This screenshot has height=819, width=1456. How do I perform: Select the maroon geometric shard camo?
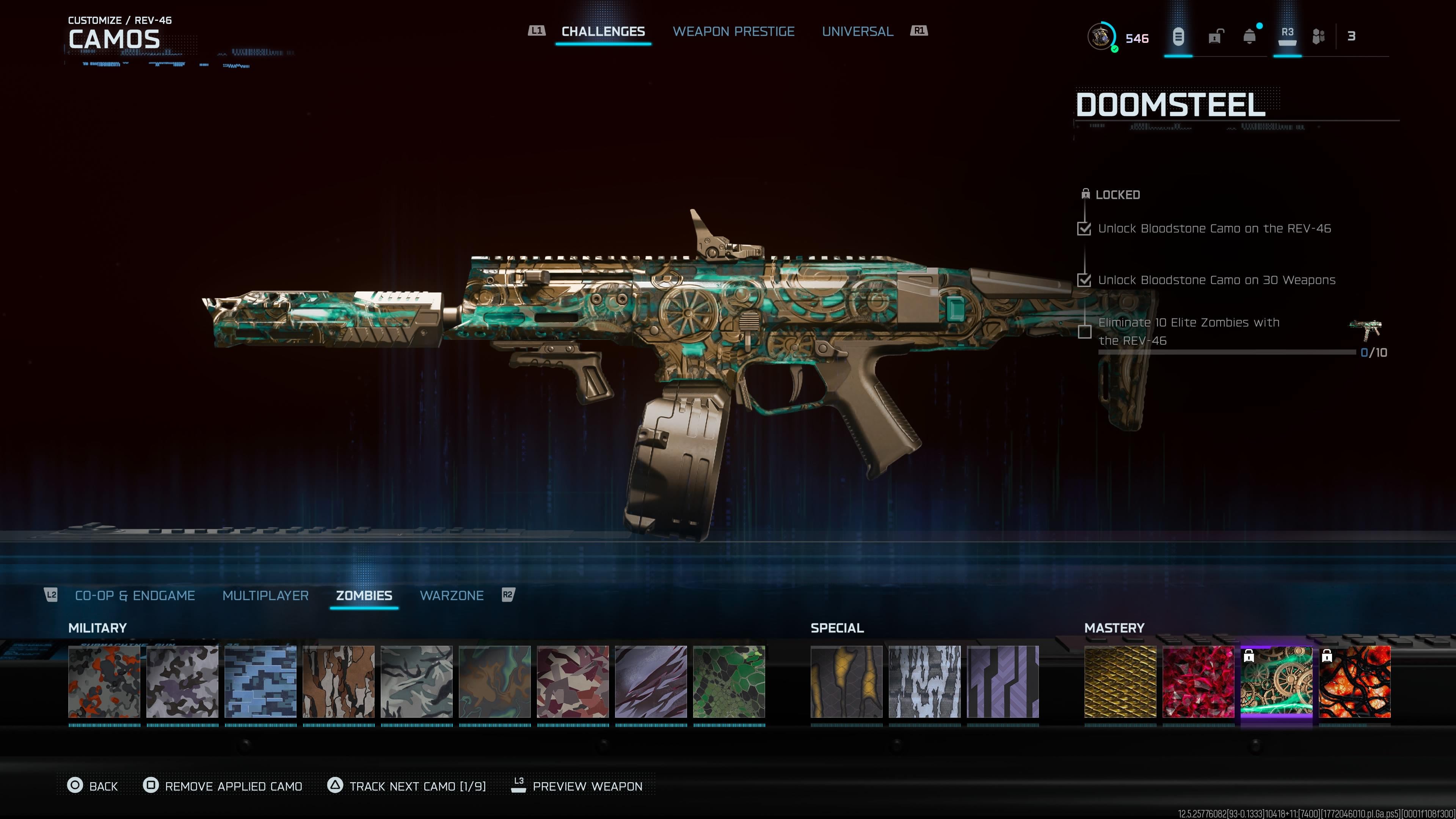point(573,682)
